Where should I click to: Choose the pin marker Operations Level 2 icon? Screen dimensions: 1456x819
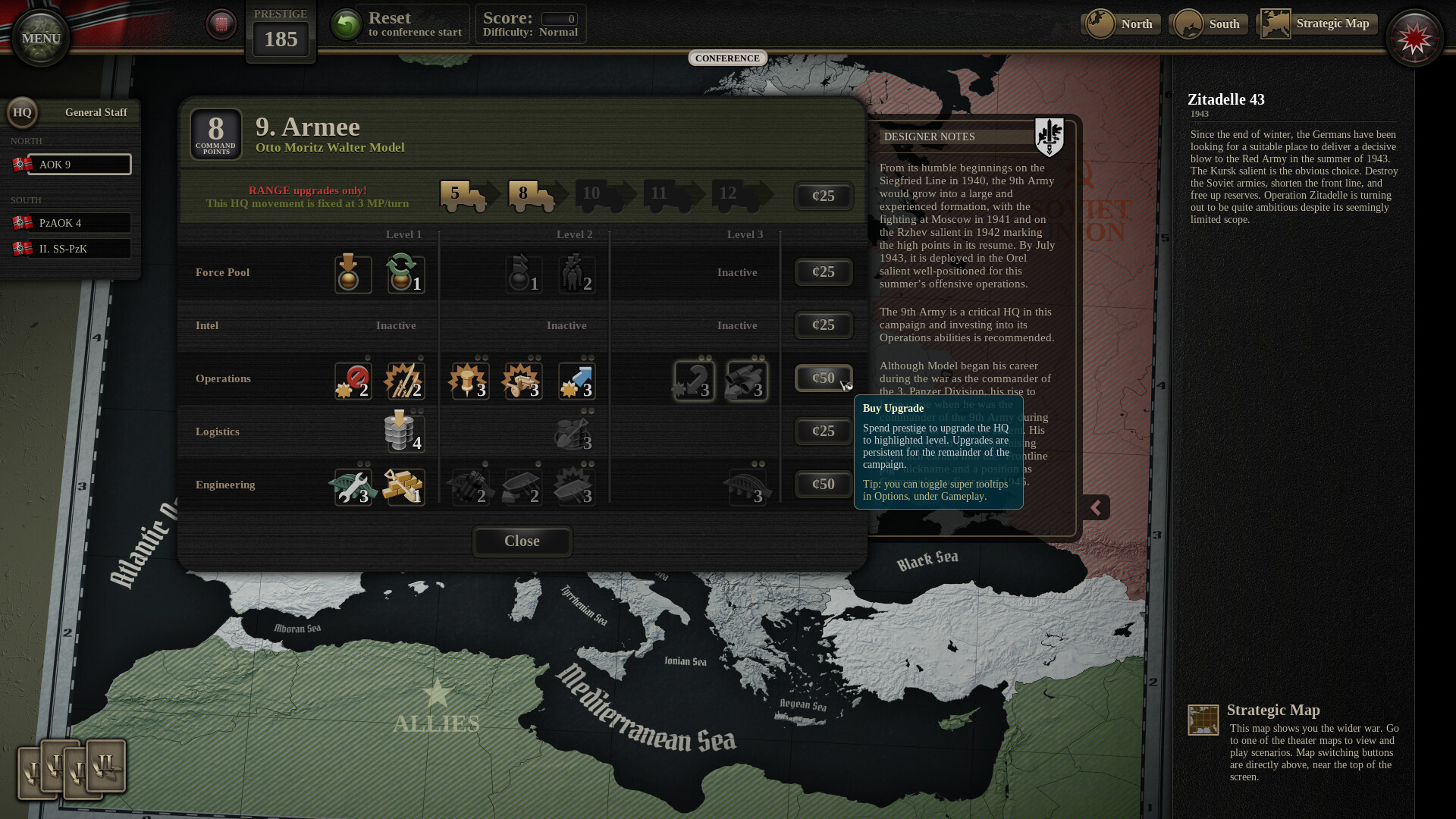468,380
